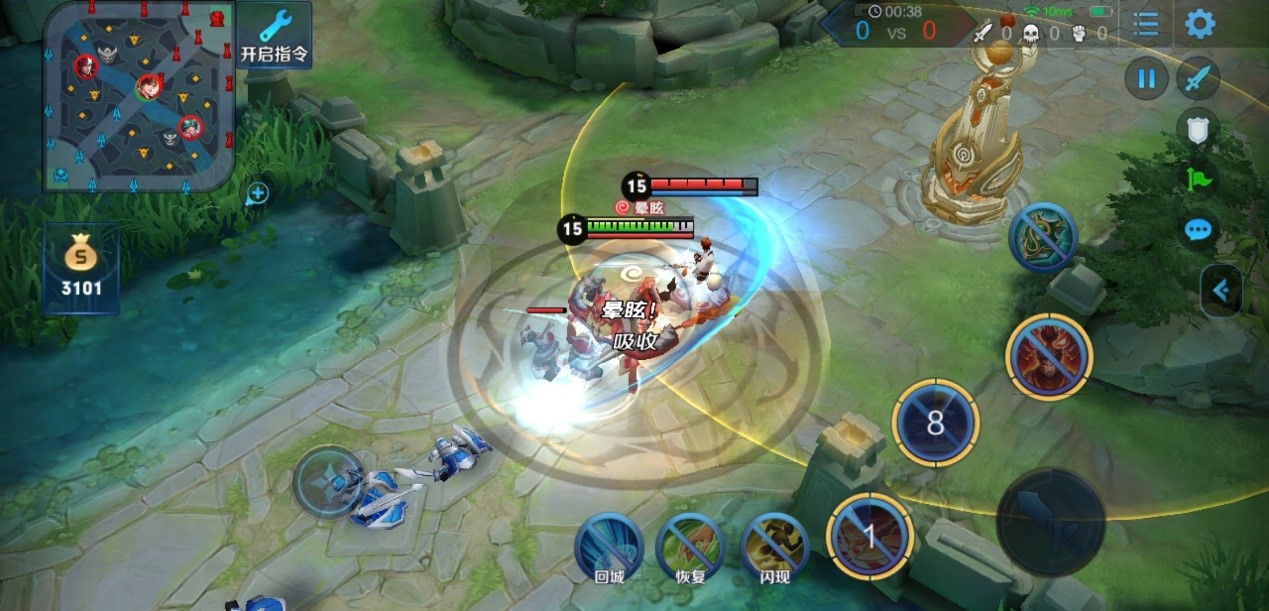Open the quick chat bubble

[x=1197, y=230]
